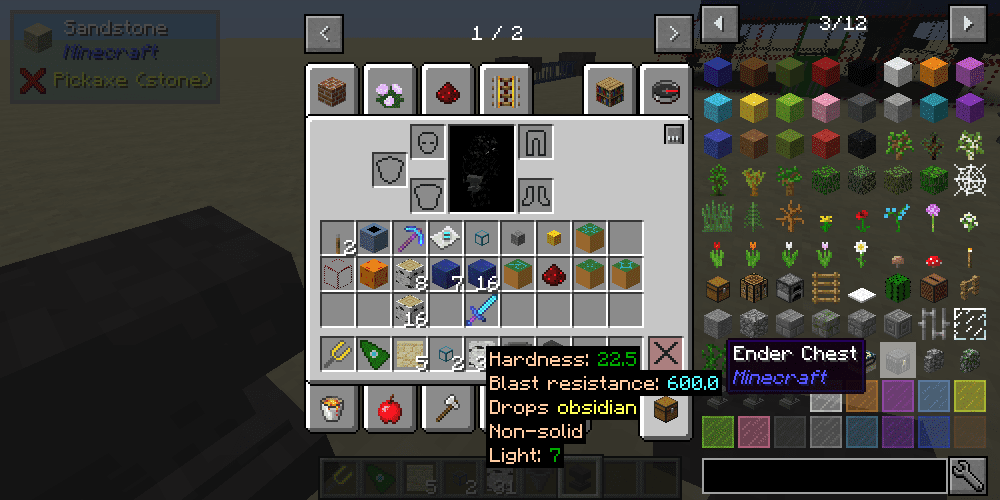
Task: Go to next creative tab page
Action: tap(672, 32)
